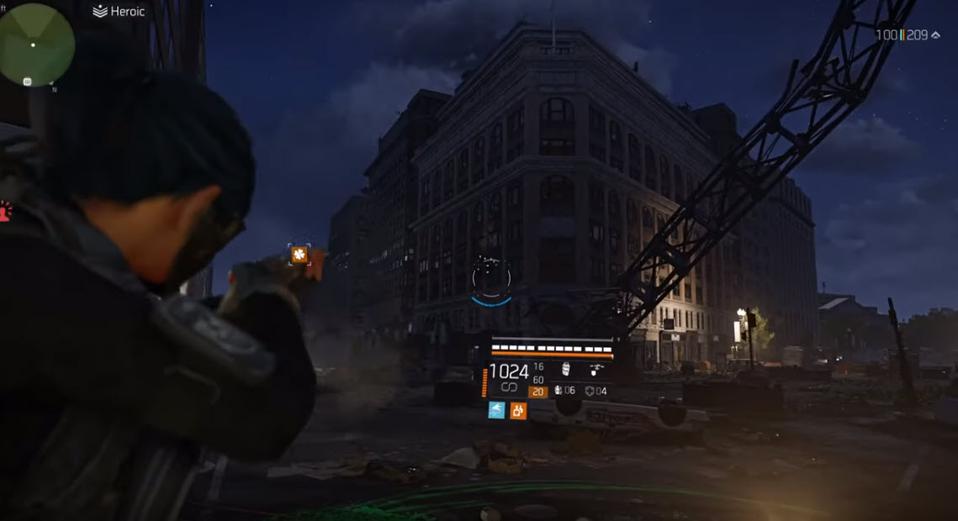Open the circular green minimap
The height and width of the screenshot is (521, 958).
[37, 45]
